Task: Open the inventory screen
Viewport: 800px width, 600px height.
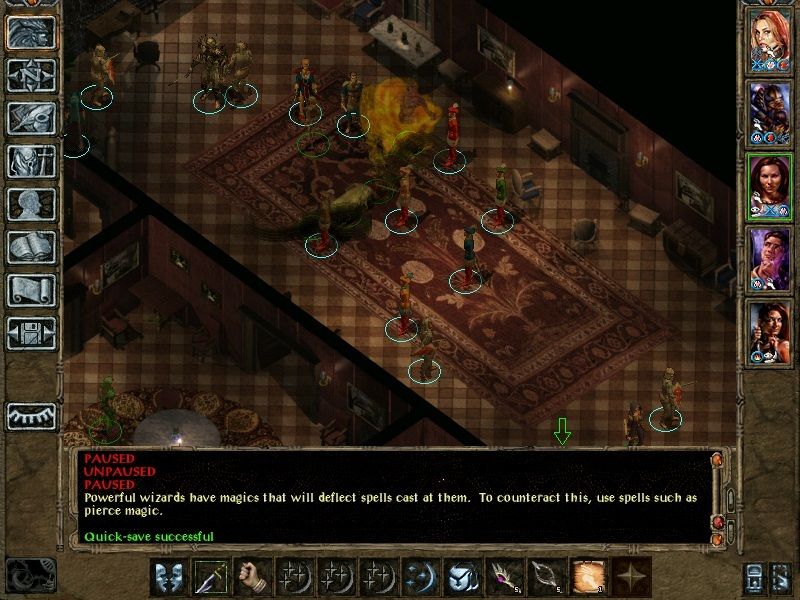Action: tap(30, 161)
